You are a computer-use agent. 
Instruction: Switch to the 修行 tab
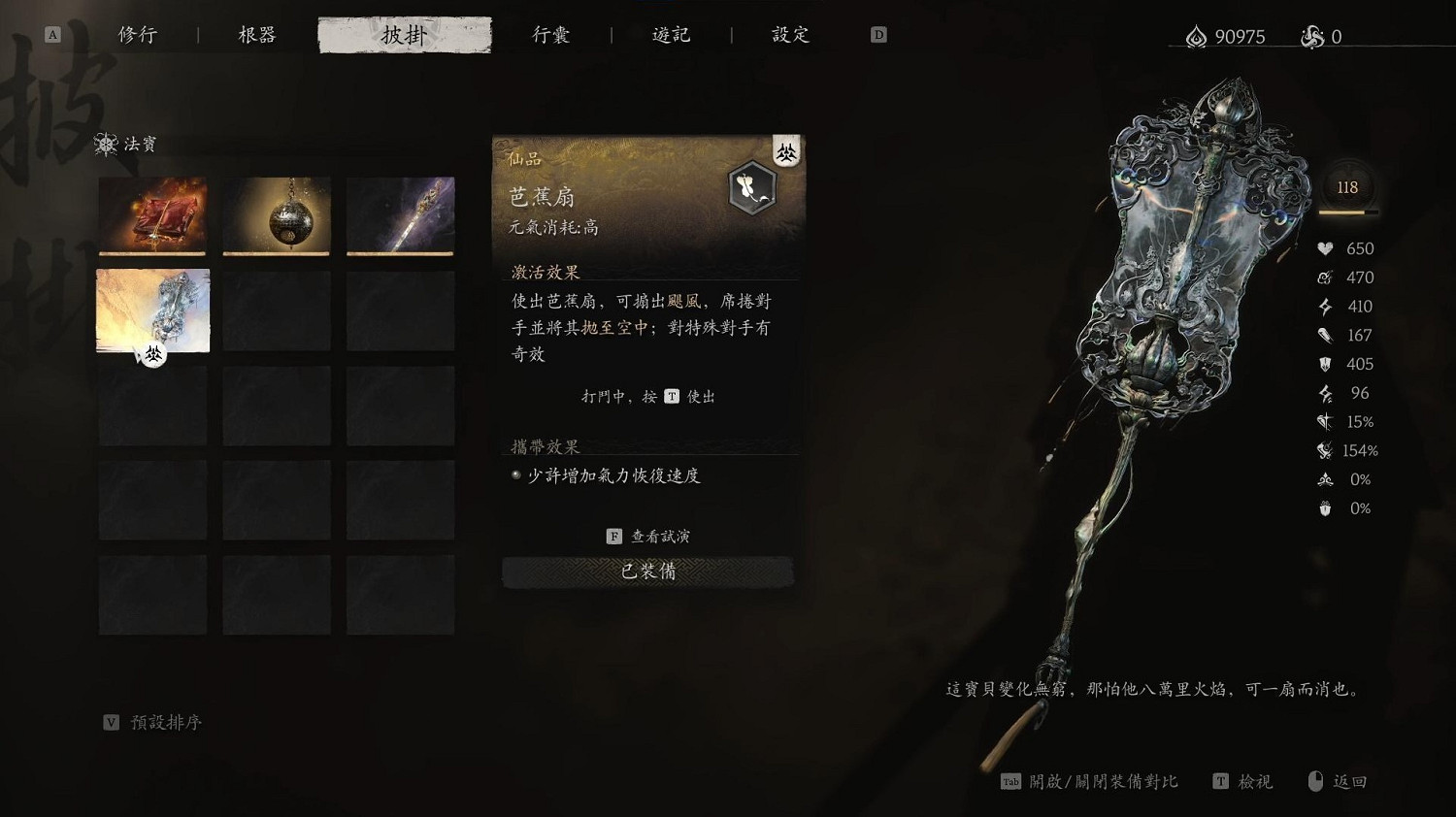click(138, 34)
